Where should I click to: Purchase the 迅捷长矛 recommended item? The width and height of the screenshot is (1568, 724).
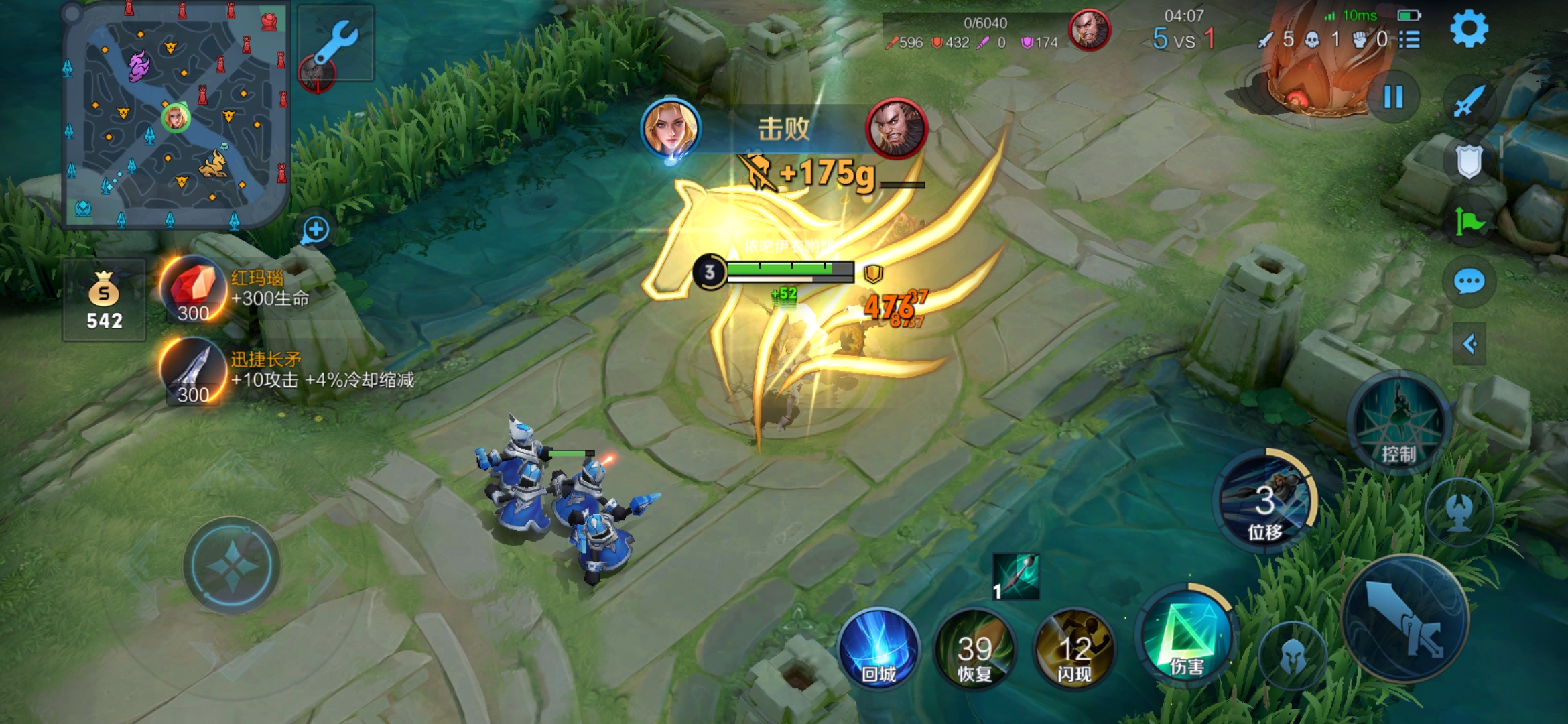(193, 372)
